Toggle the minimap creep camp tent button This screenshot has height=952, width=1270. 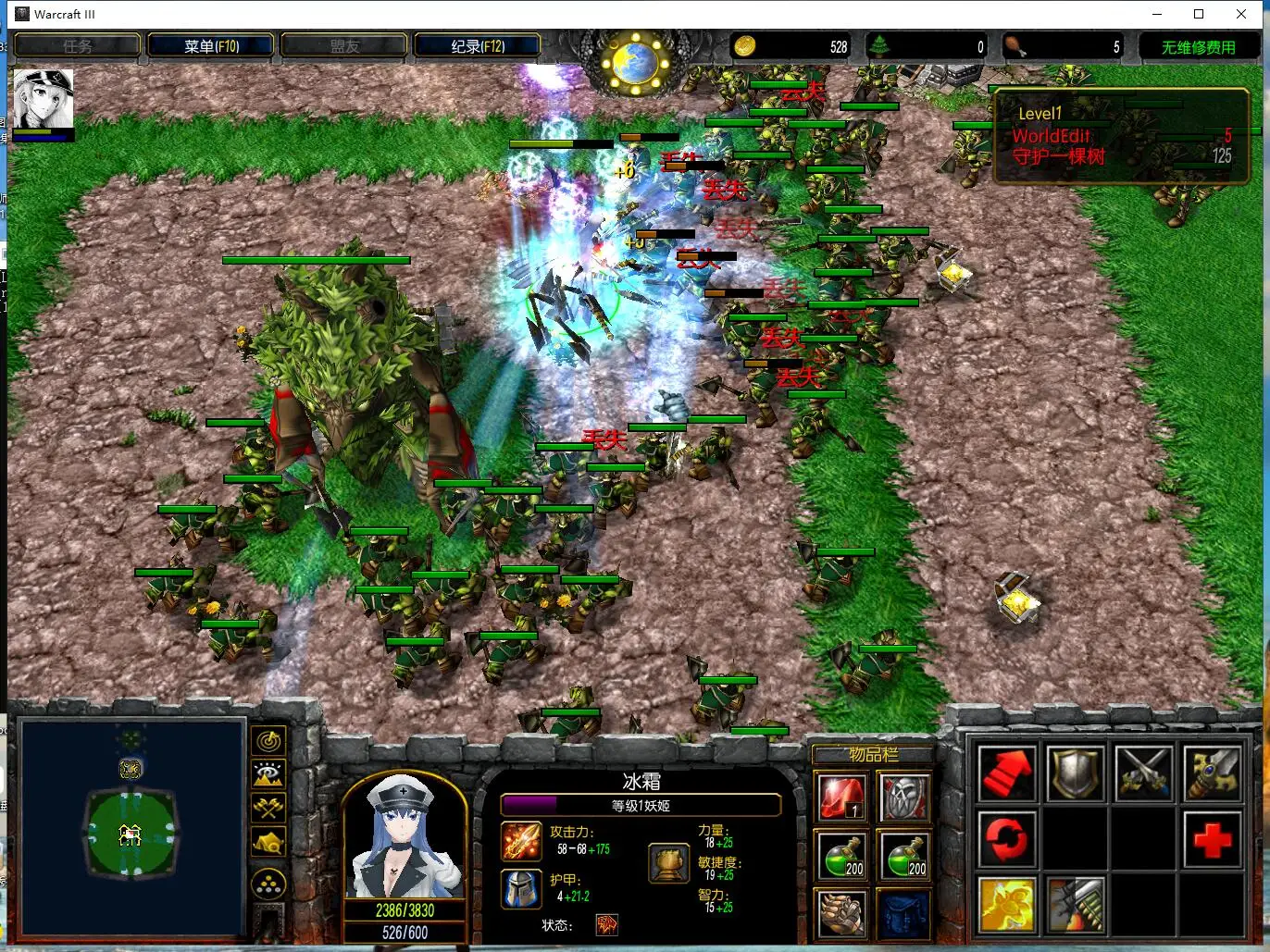coord(268,842)
